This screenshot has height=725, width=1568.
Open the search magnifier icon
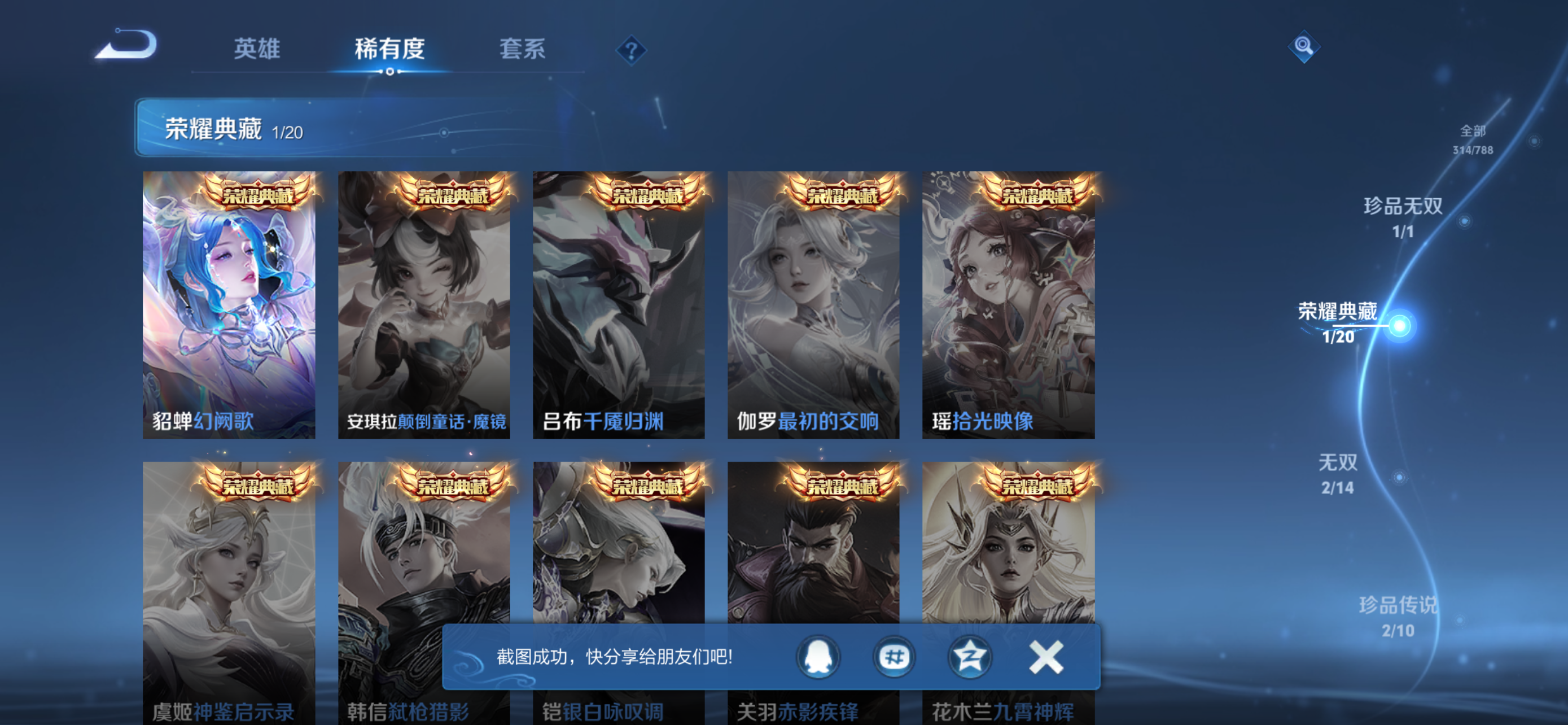click(x=1304, y=46)
